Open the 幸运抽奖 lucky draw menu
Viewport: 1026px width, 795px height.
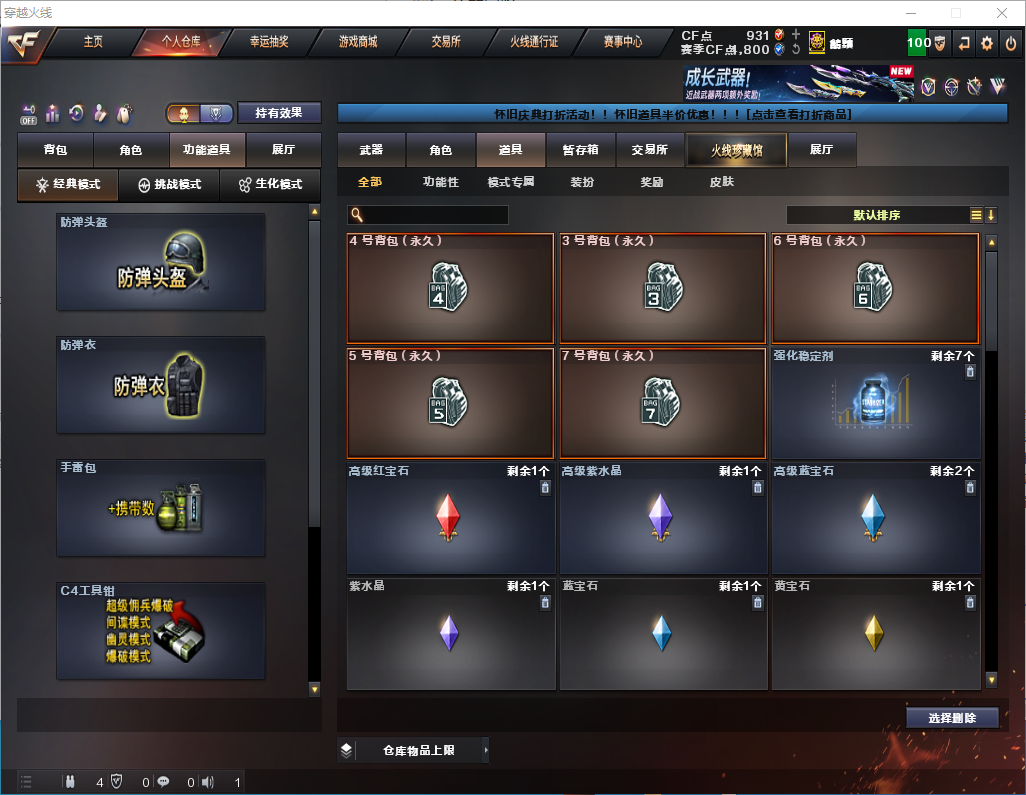pos(268,42)
